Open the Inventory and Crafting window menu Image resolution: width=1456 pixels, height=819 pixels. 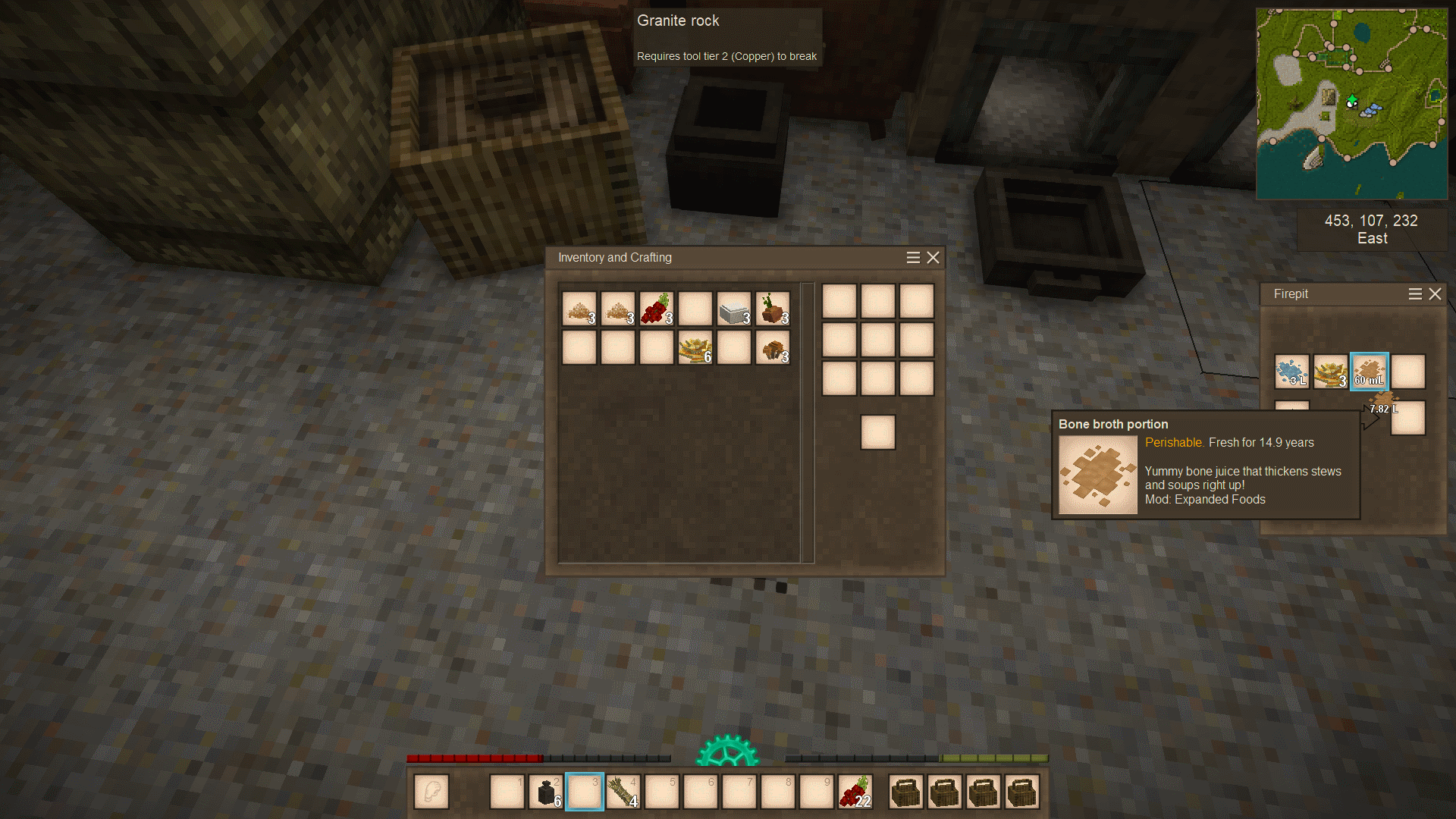click(913, 258)
